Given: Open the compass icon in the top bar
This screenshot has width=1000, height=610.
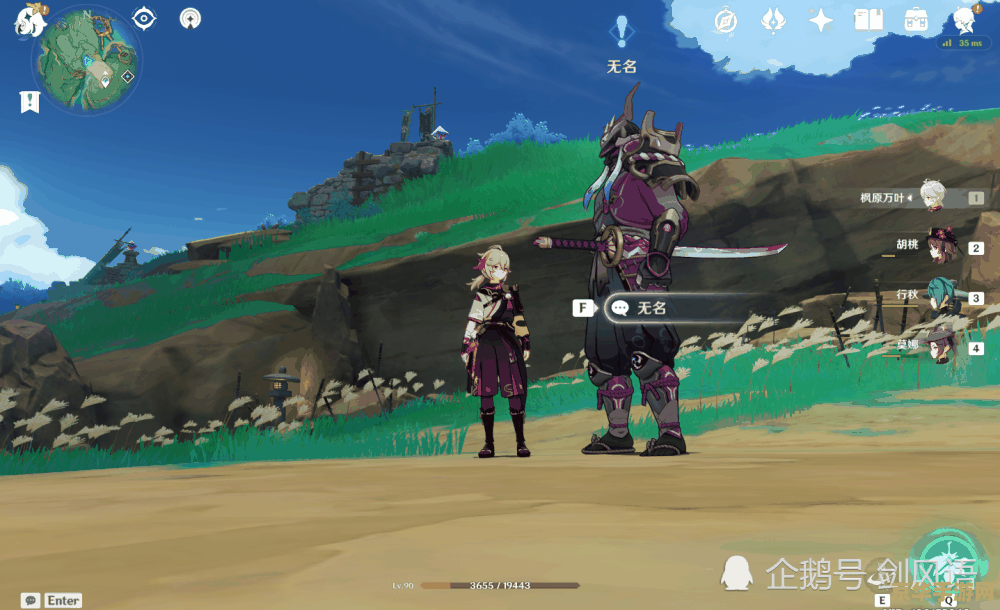Looking at the screenshot, I should click(x=725, y=20).
